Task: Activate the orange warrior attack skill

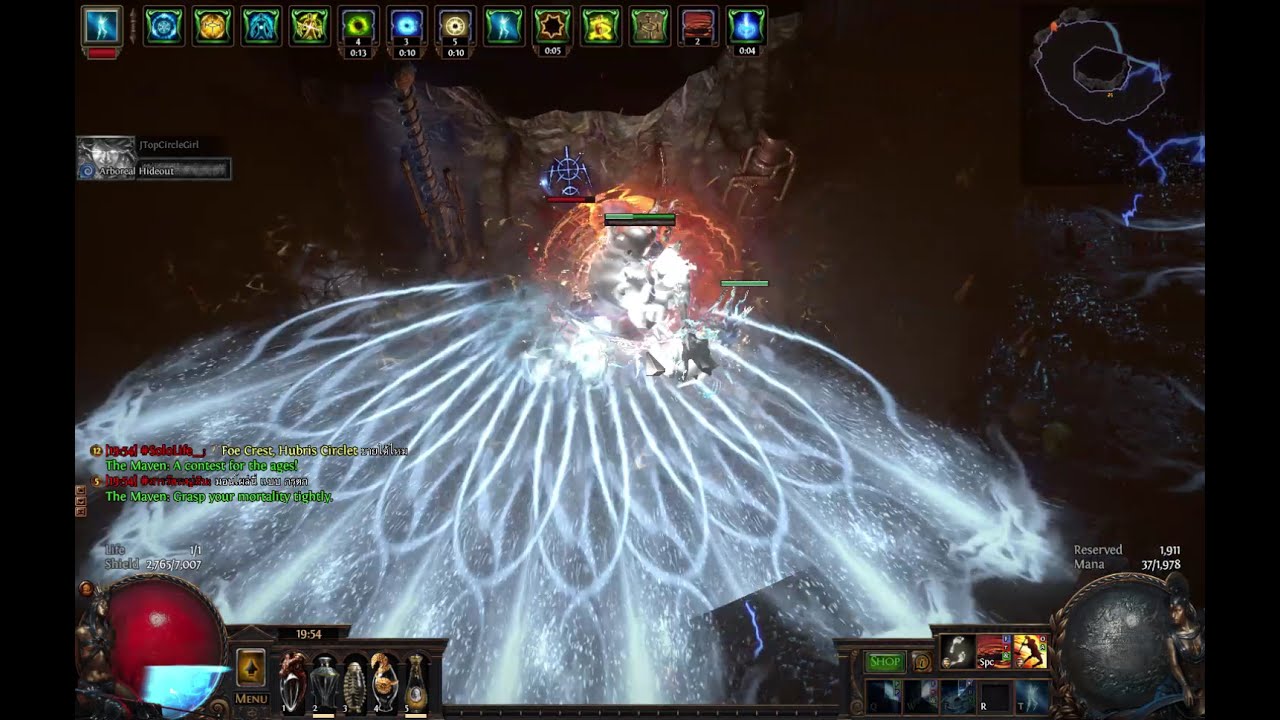Action: point(1030,652)
